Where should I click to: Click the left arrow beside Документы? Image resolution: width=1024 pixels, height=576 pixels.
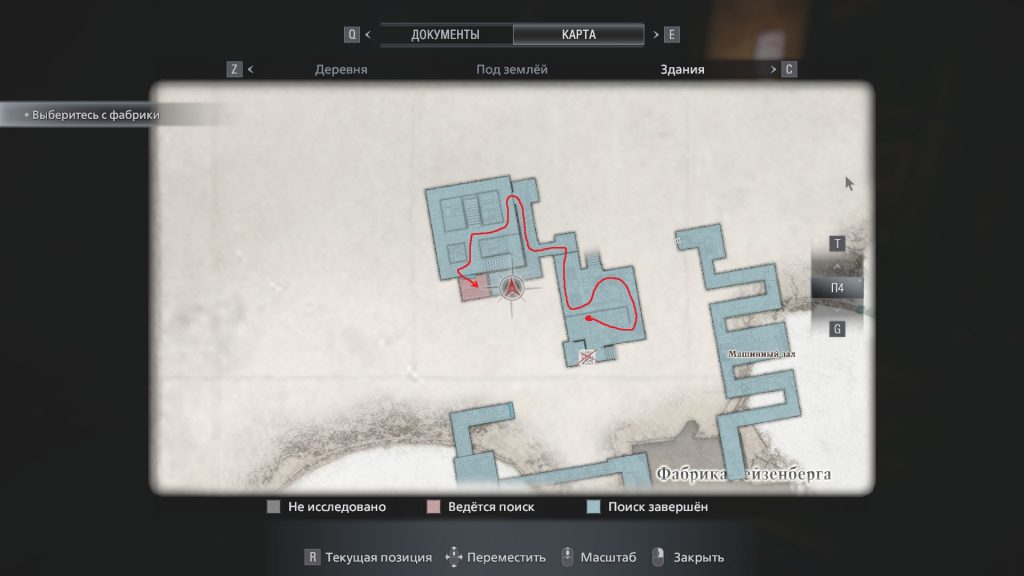pos(368,34)
